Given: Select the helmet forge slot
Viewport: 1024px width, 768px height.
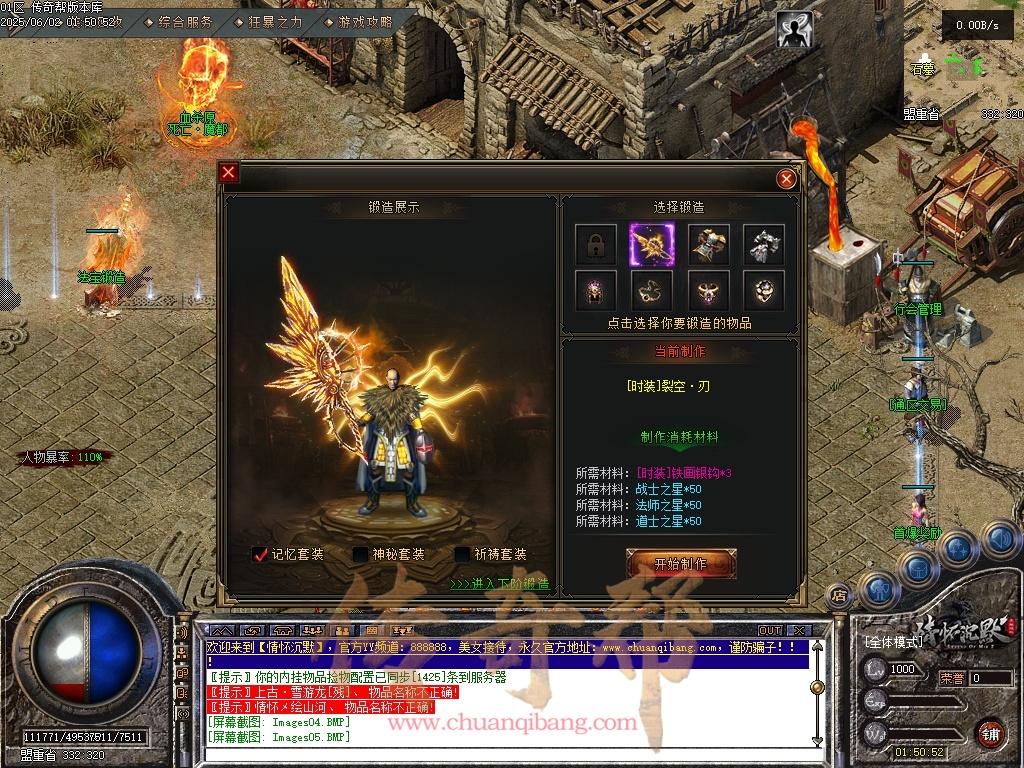Looking at the screenshot, I should click(x=595, y=291).
